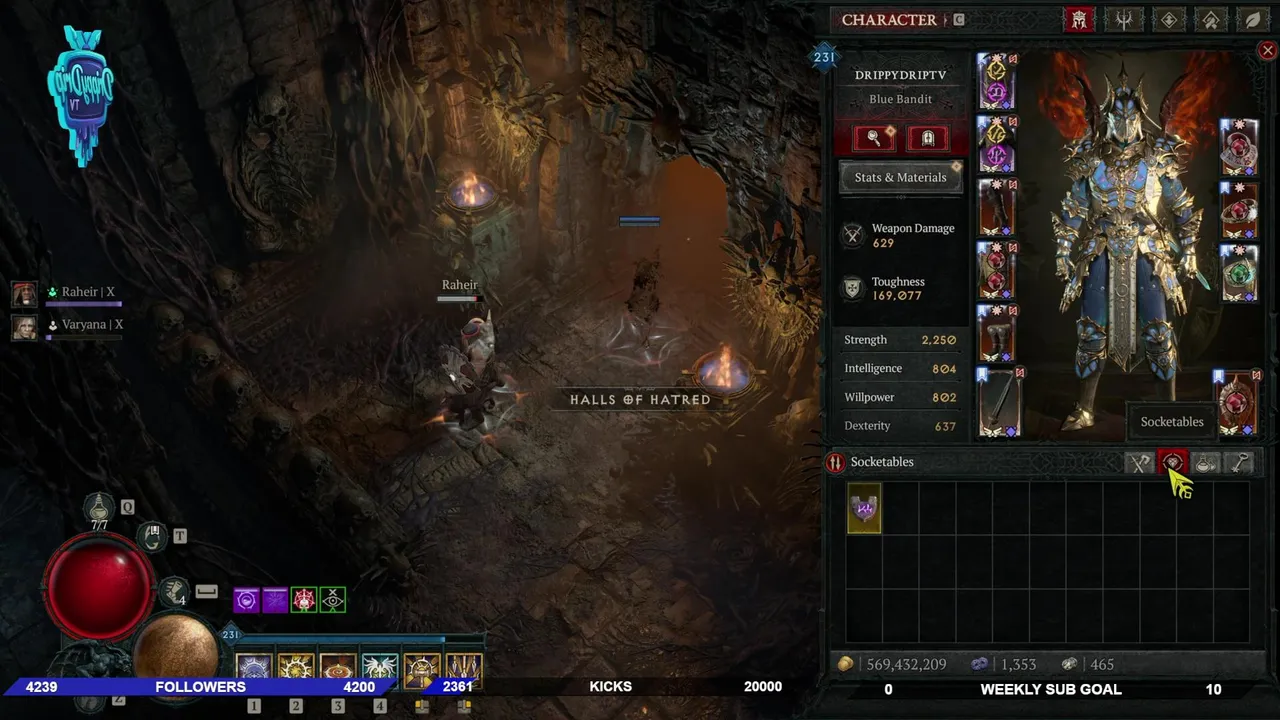Switch to the Consumables potion flask tab
This screenshot has width=1280, height=720.
tap(1206, 462)
